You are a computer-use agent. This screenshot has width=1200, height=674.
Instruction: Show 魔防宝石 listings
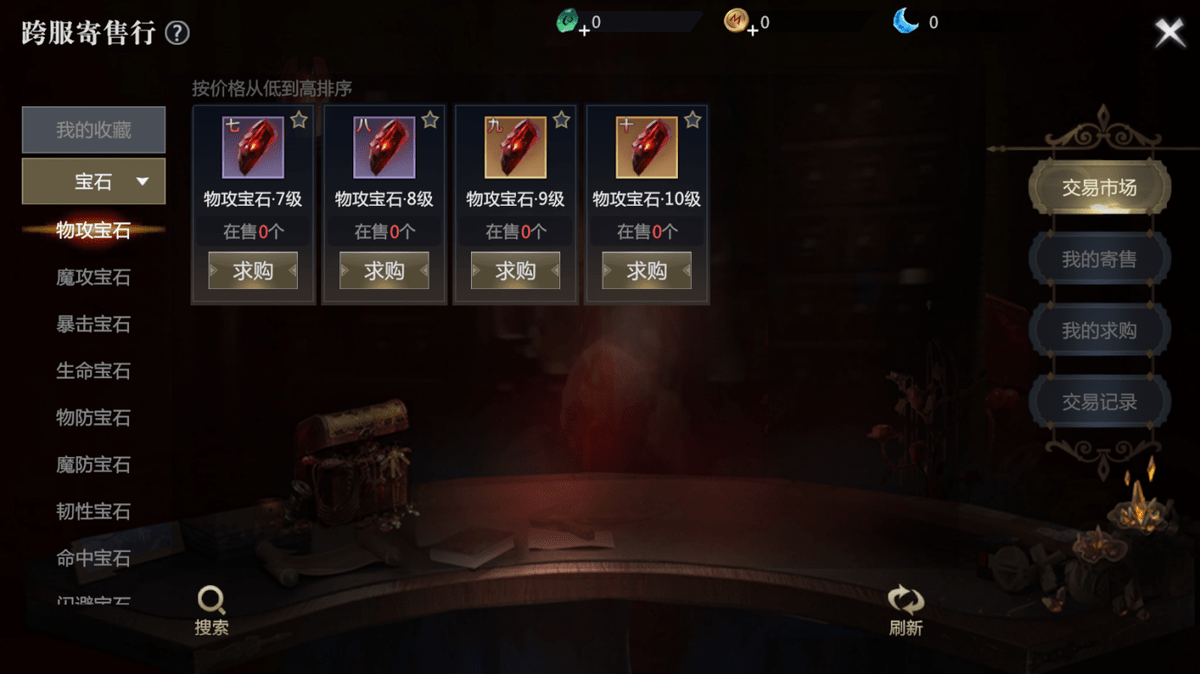coord(93,465)
